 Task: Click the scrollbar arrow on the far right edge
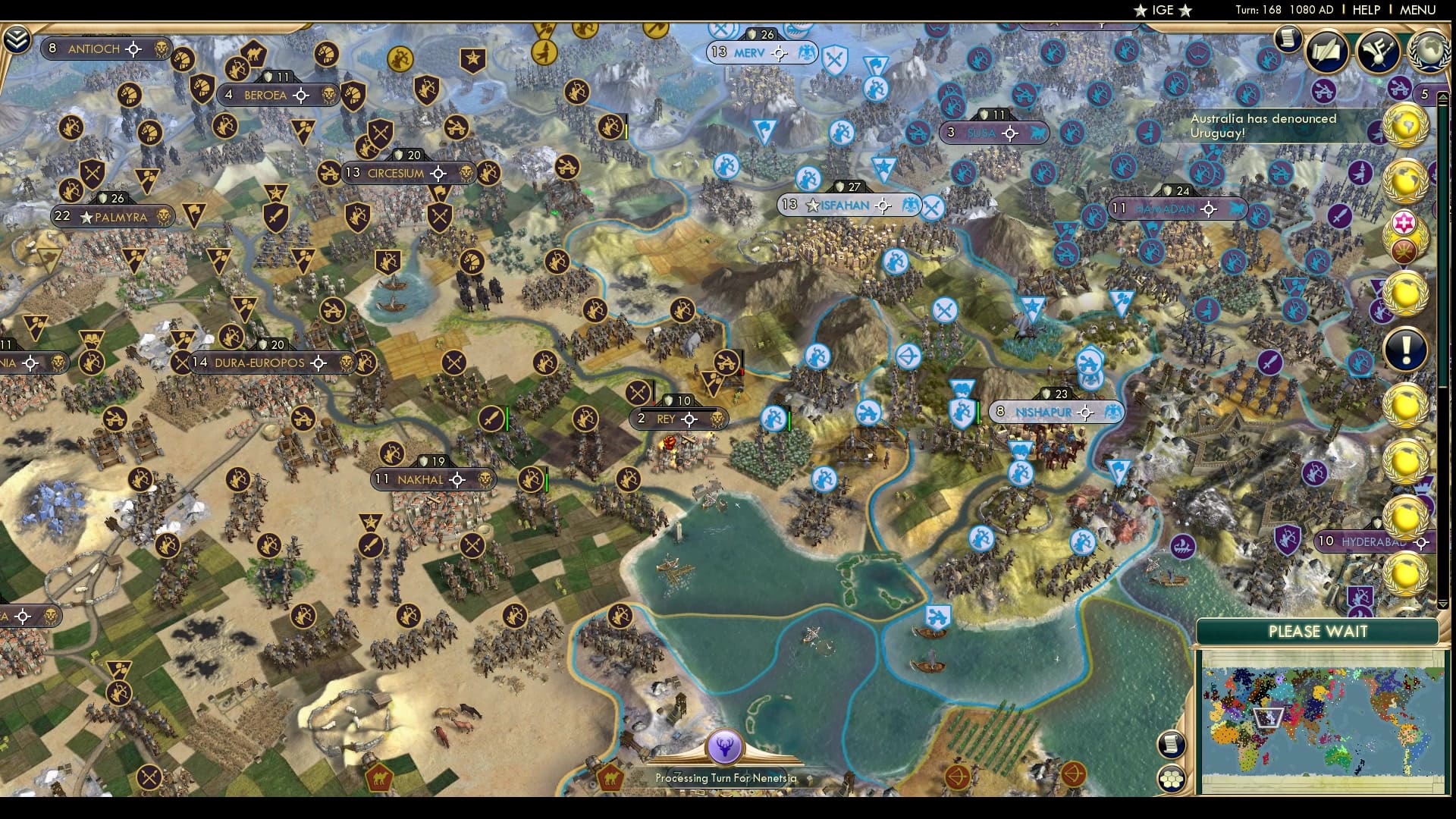point(1442,96)
